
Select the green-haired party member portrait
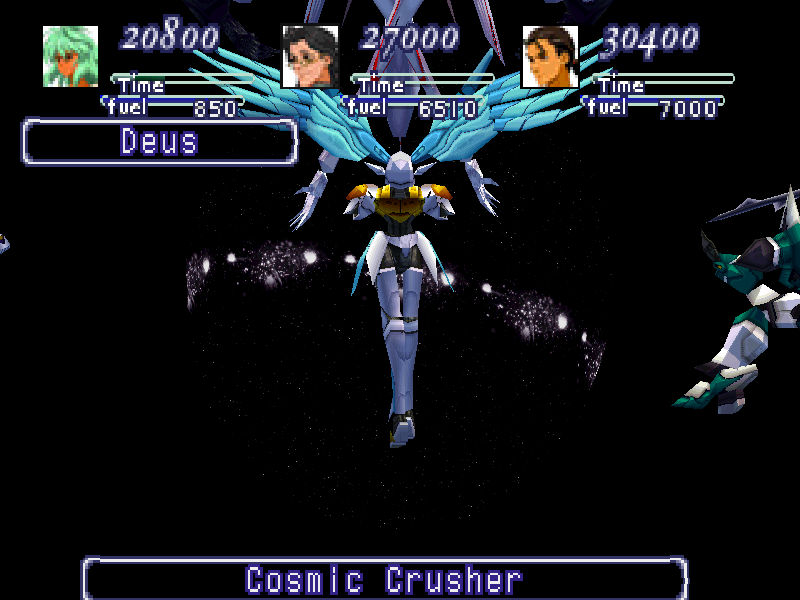pos(70,56)
